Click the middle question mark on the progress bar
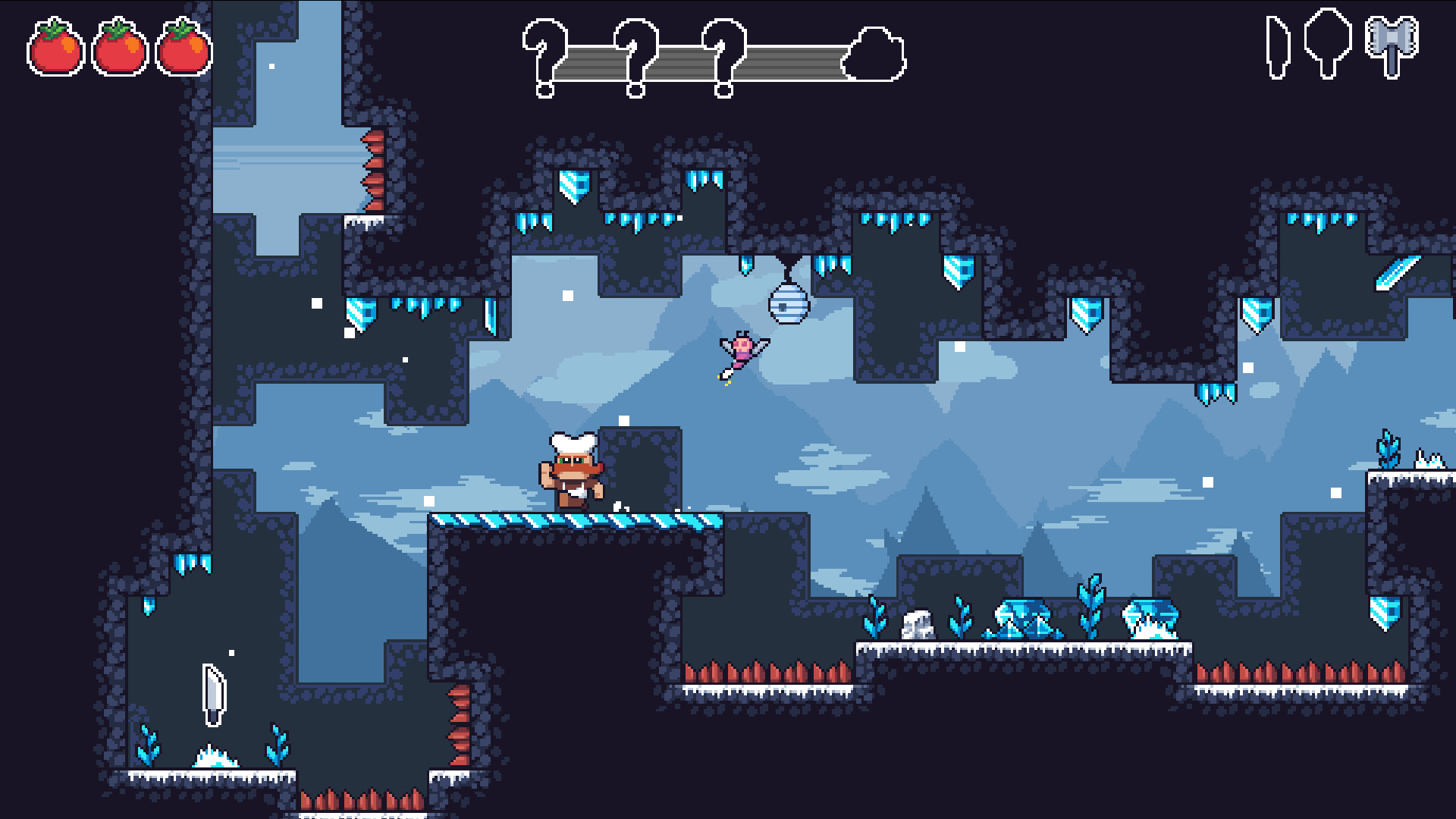The width and height of the screenshot is (1456, 819). (x=634, y=57)
